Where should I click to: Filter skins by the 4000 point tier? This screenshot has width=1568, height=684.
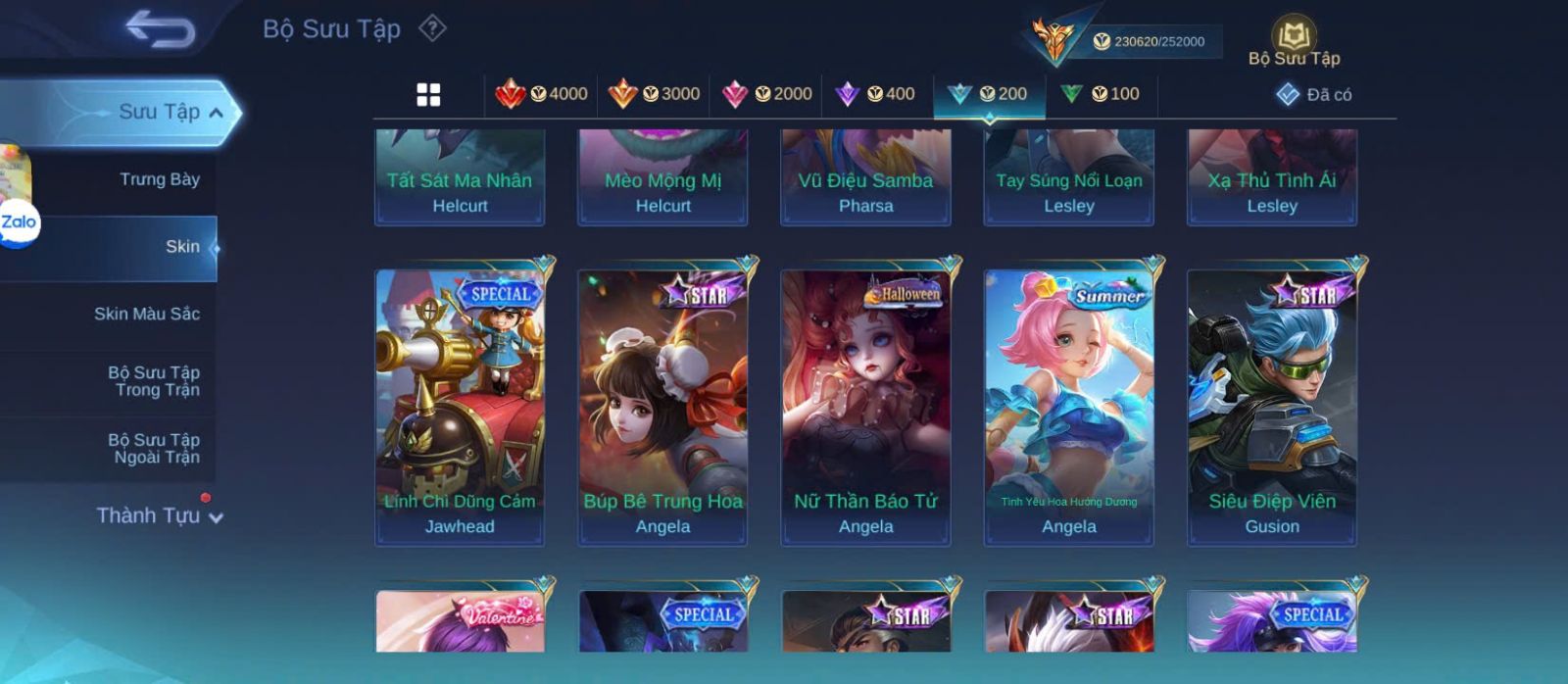click(542, 94)
